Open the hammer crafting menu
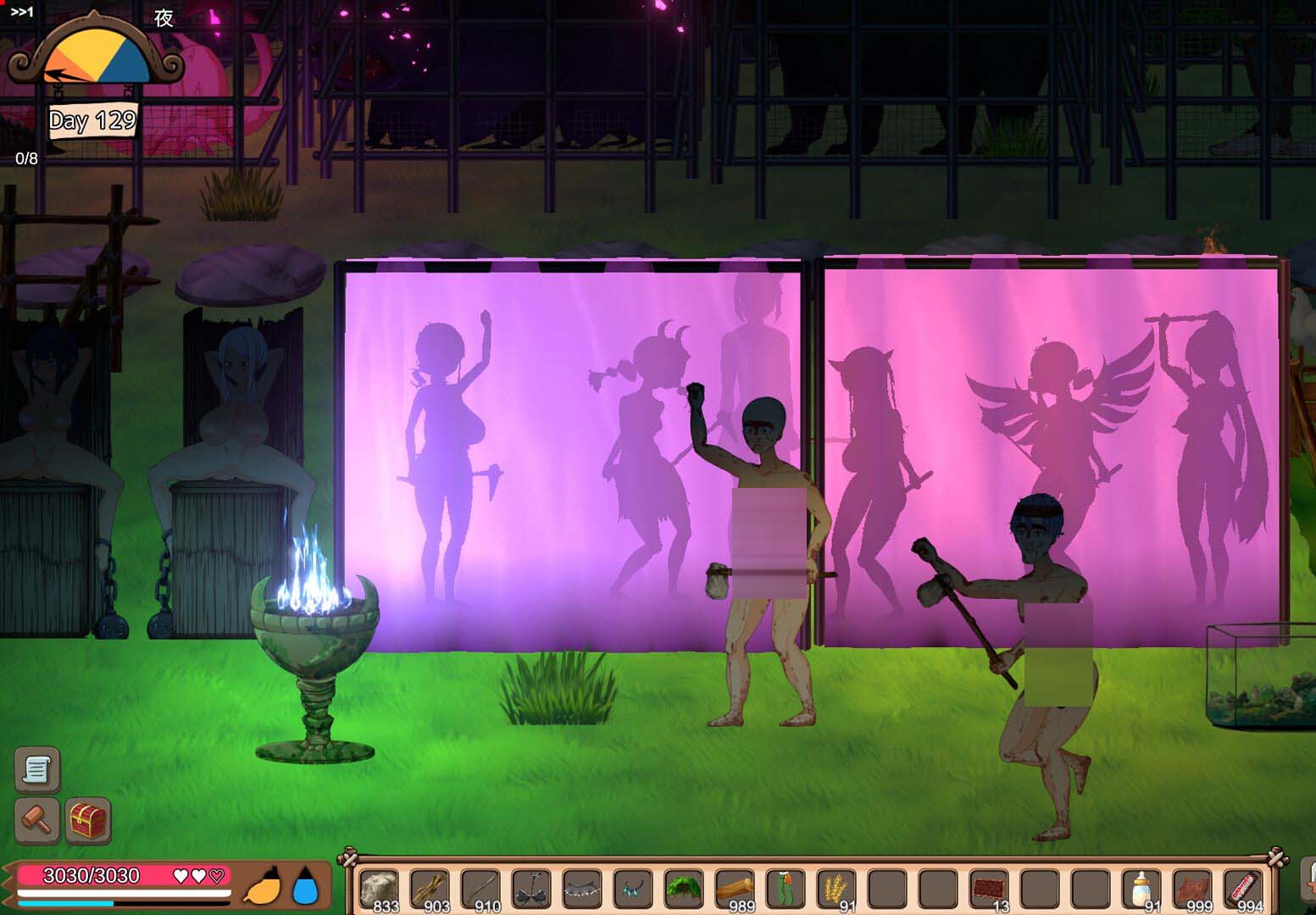This screenshot has width=1316, height=915. (36, 820)
